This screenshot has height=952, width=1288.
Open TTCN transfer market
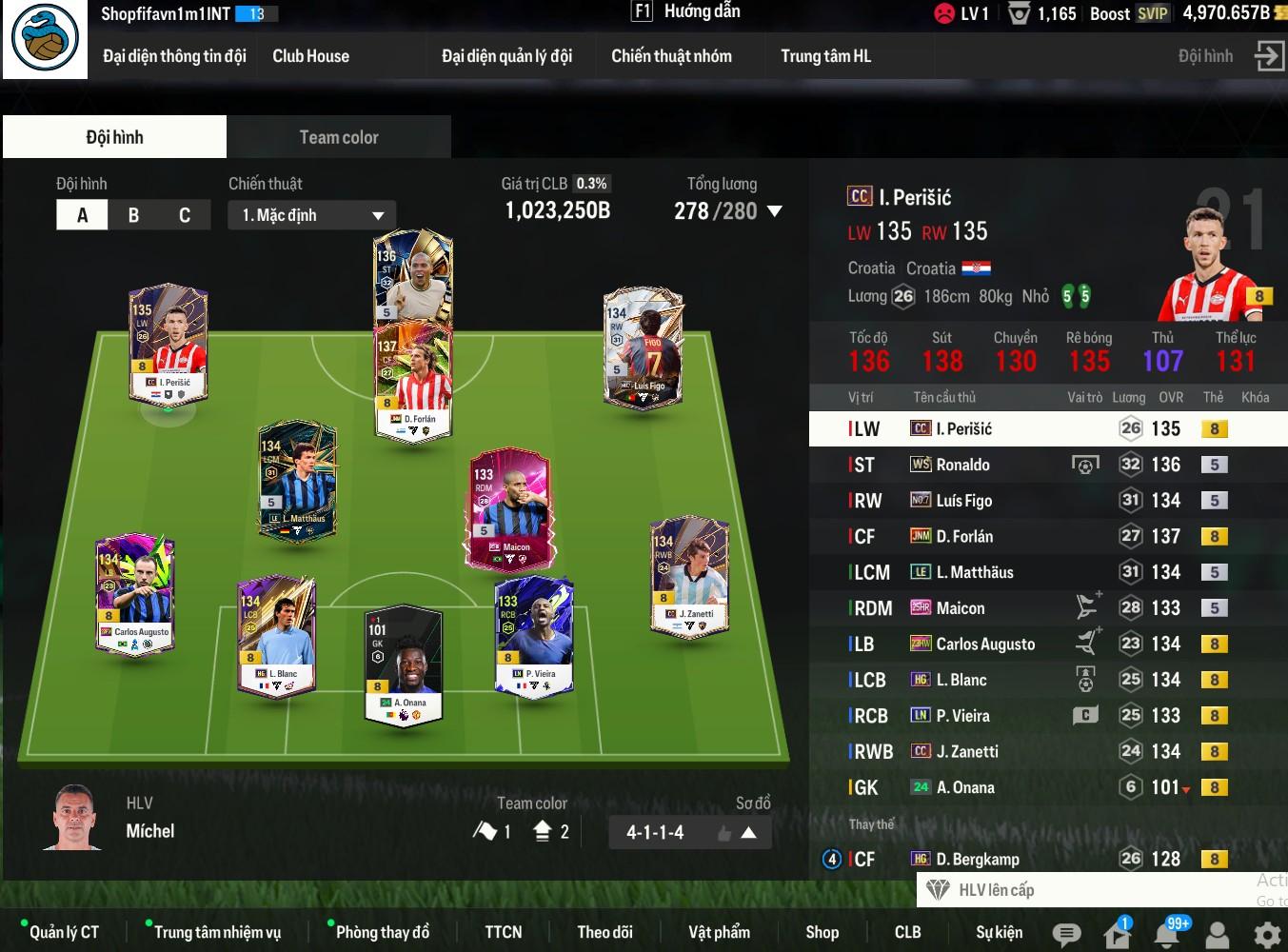coord(503,932)
